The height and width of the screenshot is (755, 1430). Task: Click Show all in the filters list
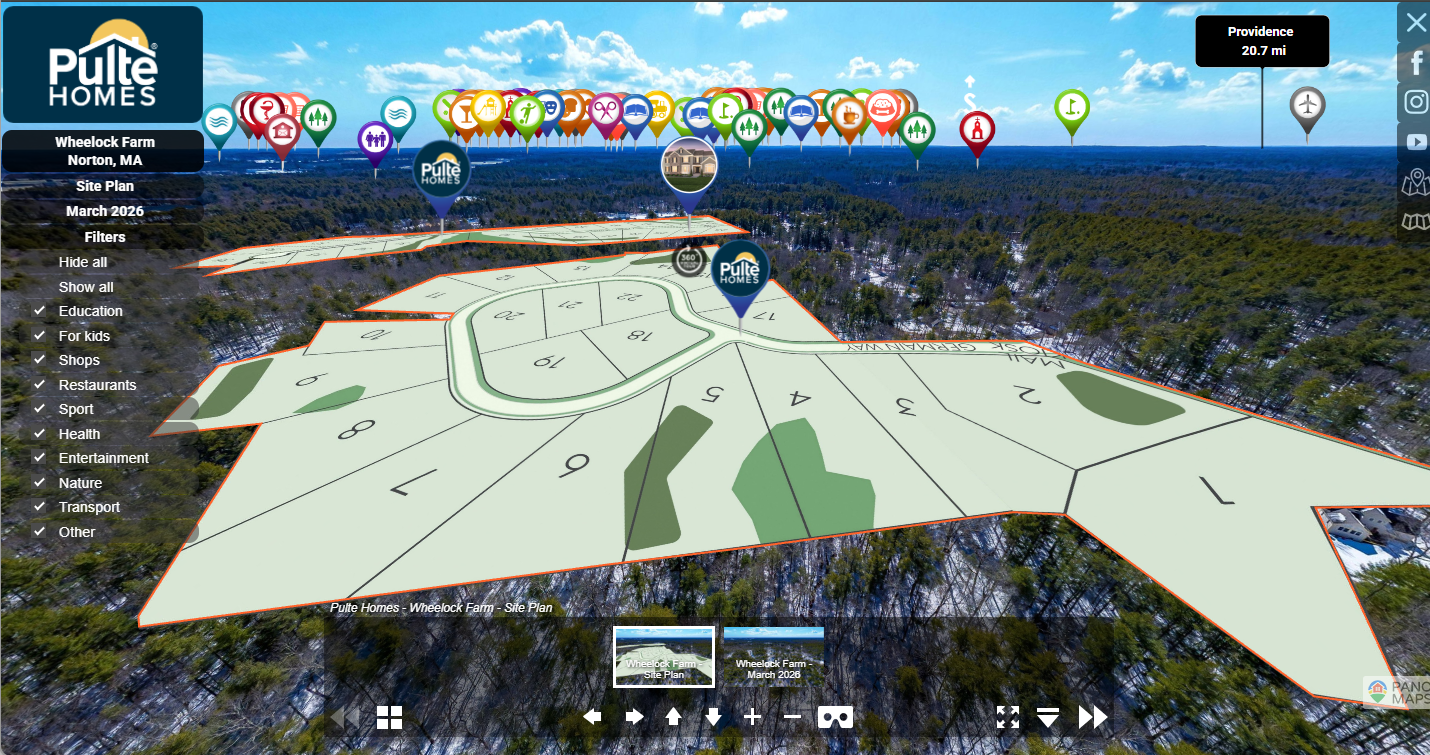click(86, 287)
